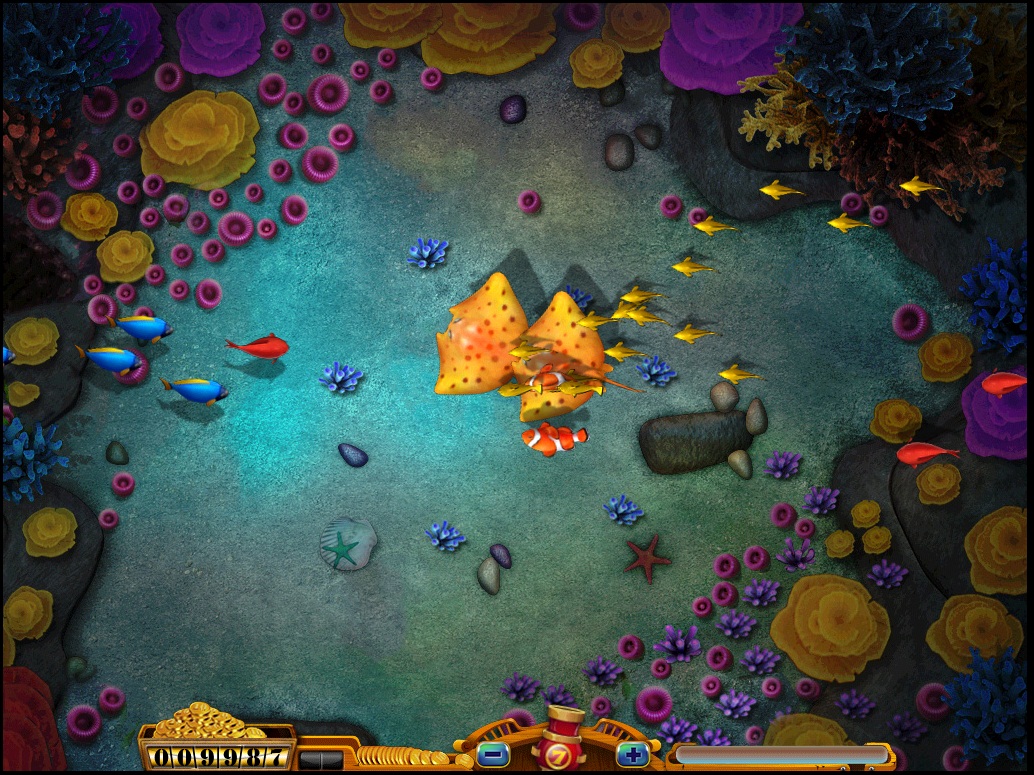Click the red level 7 cannon
Image resolution: width=1034 pixels, height=775 pixels.
[562, 743]
